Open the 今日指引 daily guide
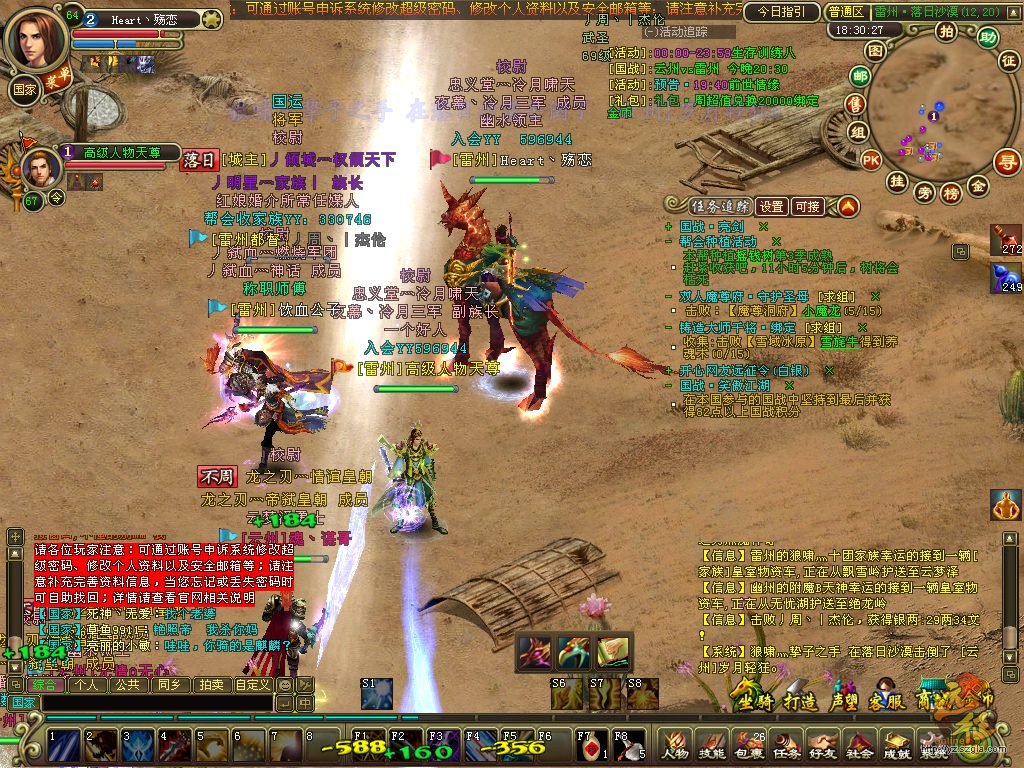 [781, 12]
